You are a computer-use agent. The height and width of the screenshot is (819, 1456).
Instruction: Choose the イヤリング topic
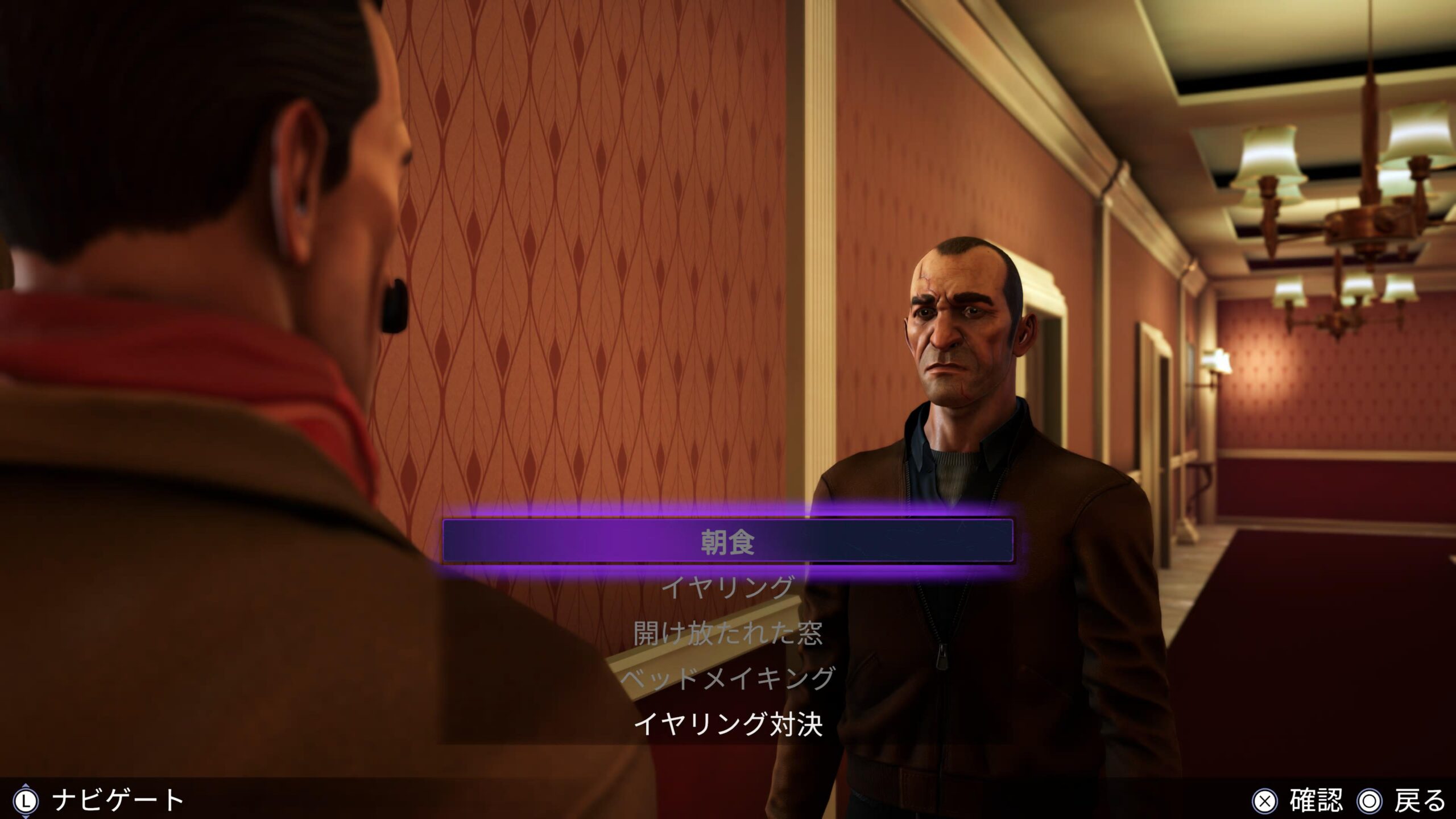coord(728,588)
